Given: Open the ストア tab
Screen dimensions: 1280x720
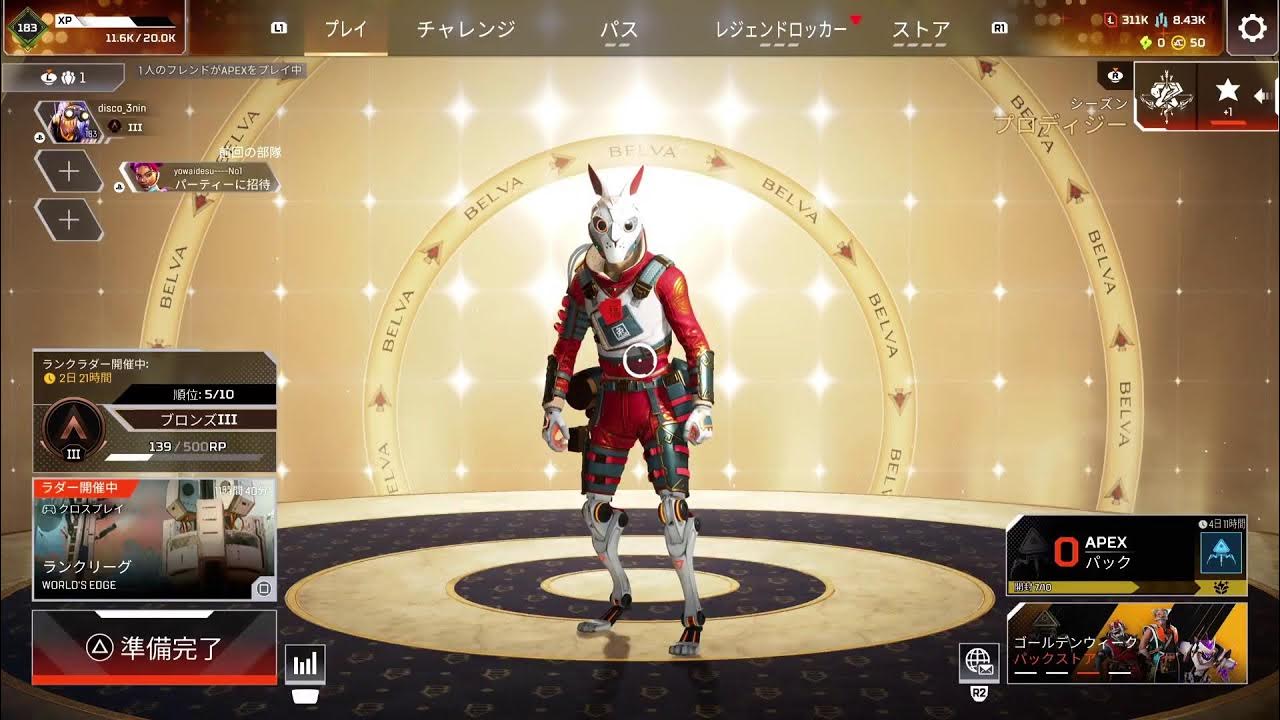Looking at the screenshot, I should [x=918, y=30].
